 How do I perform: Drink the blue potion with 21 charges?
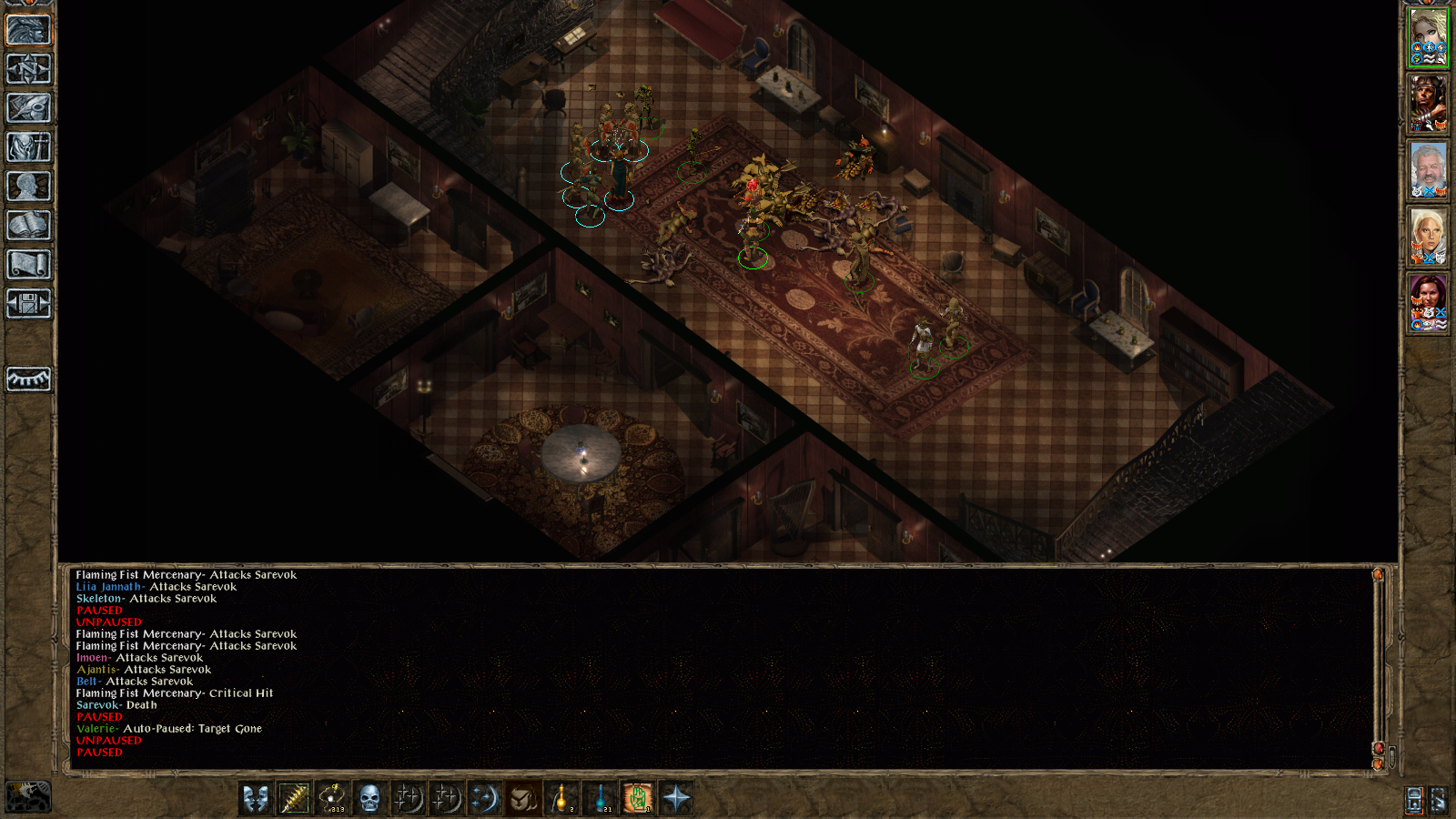pyautogui.click(x=601, y=799)
